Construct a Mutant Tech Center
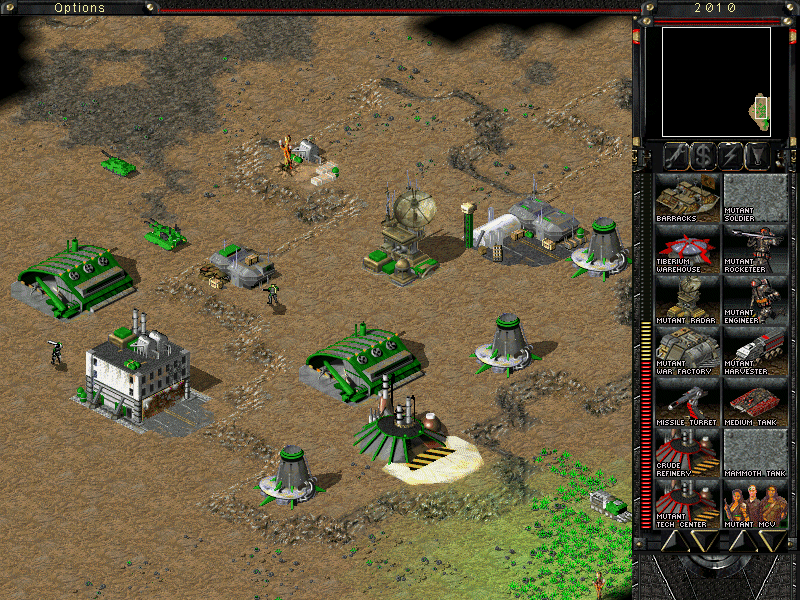 (x=687, y=504)
